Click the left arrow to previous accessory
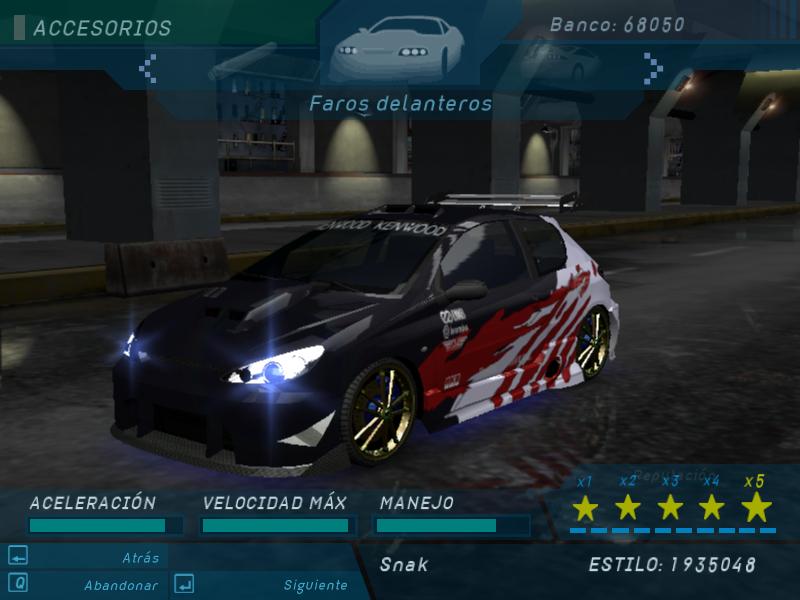This screenshot has width=800, height=600. (x=148, y=68)
